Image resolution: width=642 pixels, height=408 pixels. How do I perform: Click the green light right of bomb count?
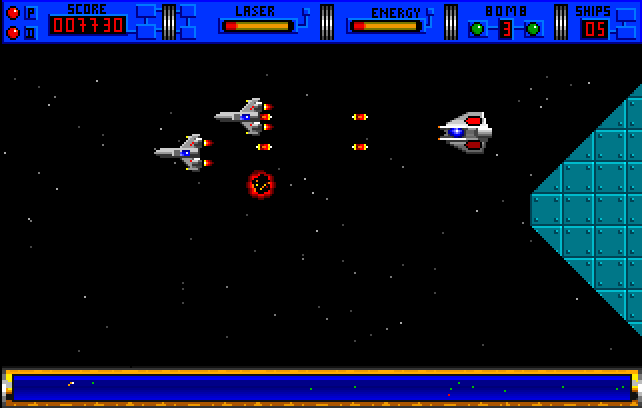coord(534,29)
